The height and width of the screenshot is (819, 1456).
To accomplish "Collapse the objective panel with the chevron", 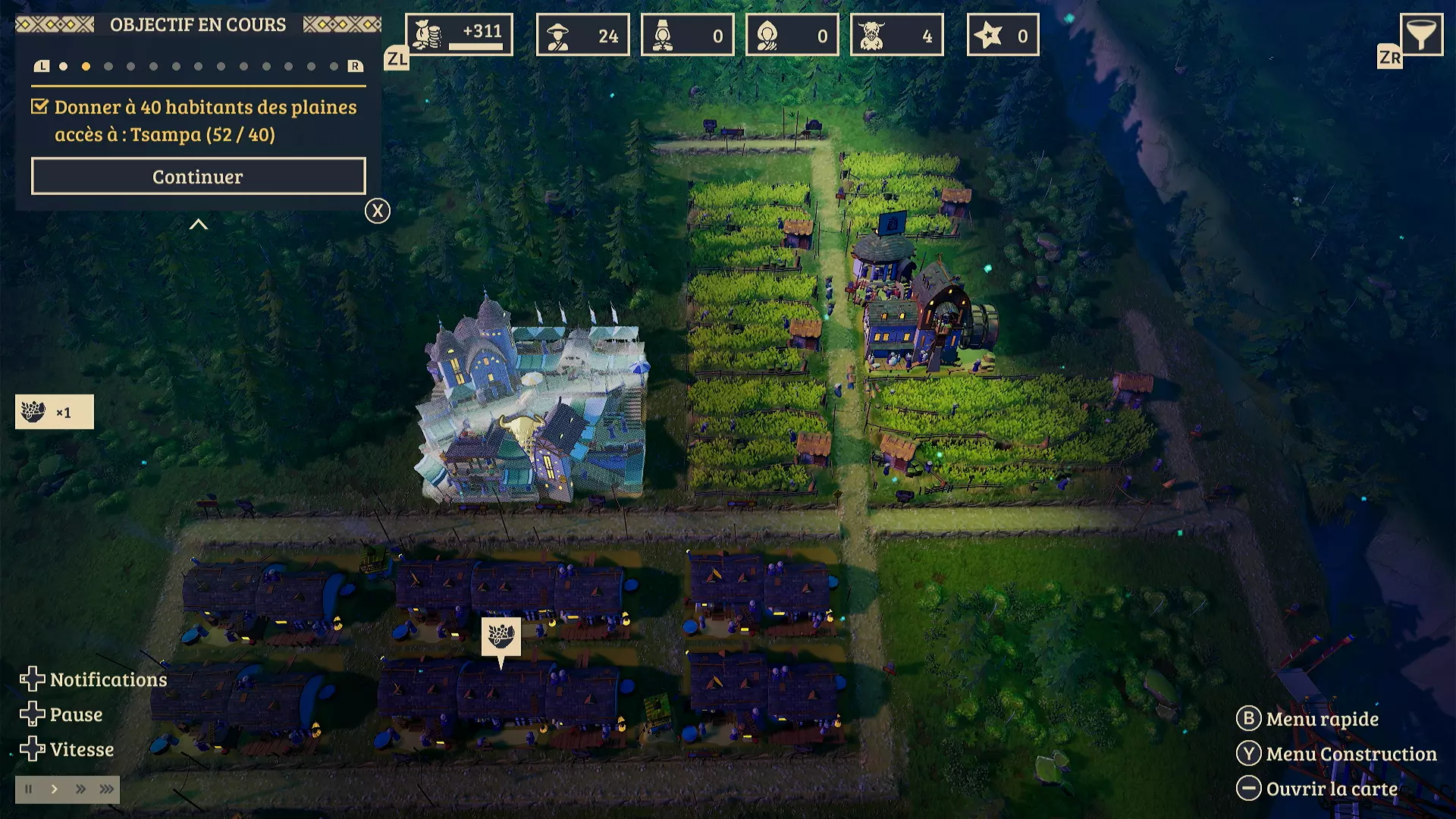I will (198, 224).
